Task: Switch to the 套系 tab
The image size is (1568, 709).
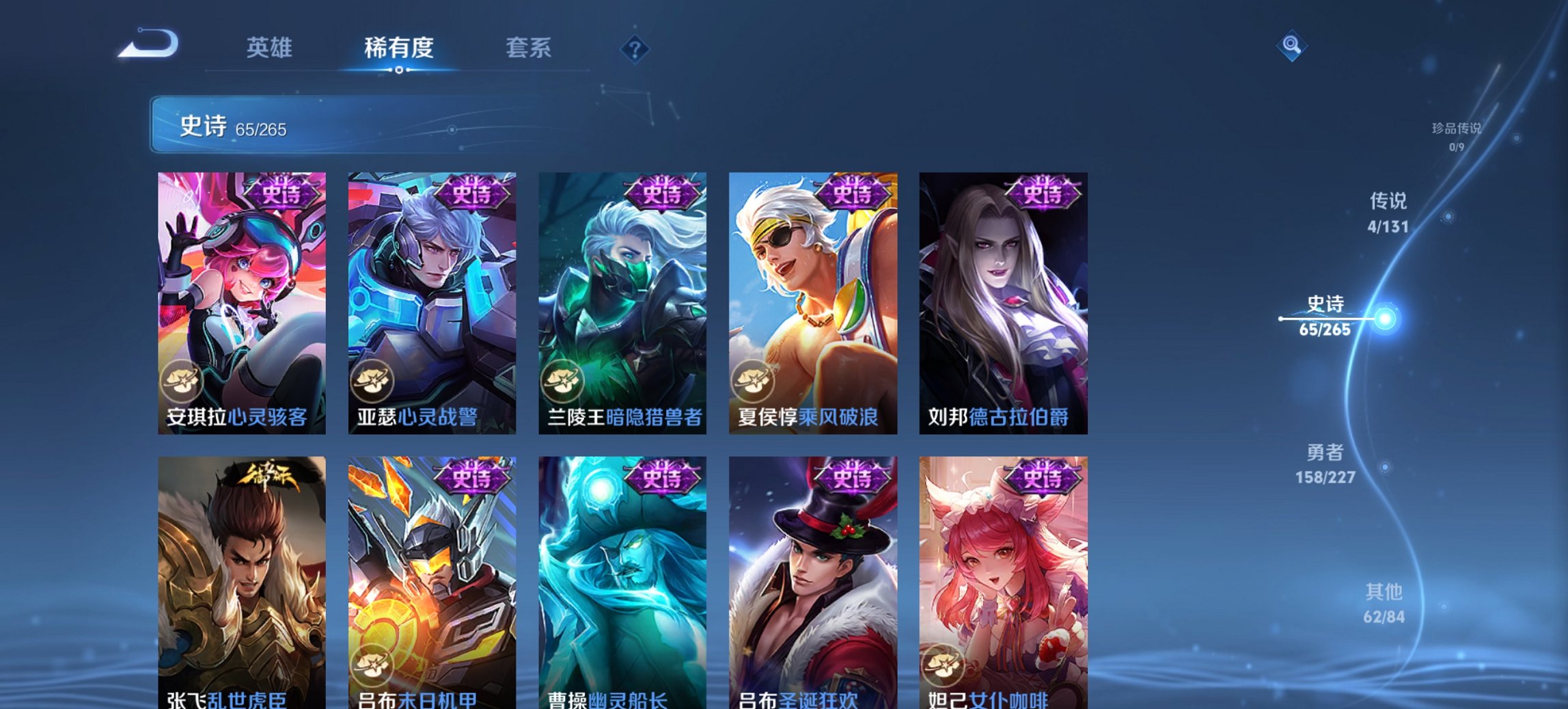Action: (x=528, y=49)
